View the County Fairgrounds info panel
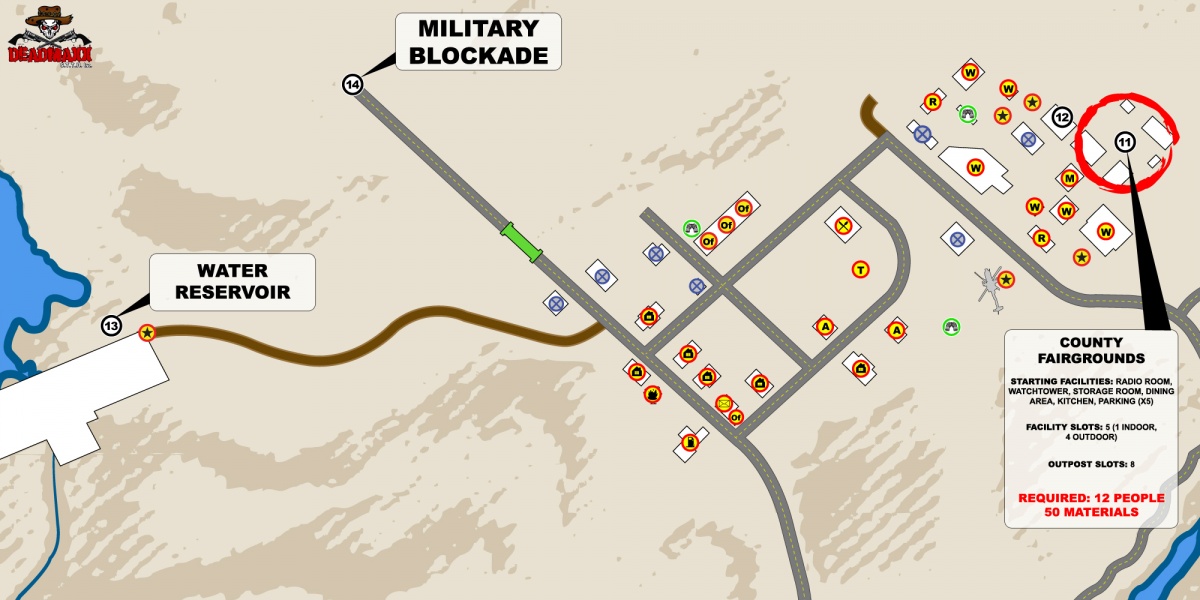 coord(1091,428)
